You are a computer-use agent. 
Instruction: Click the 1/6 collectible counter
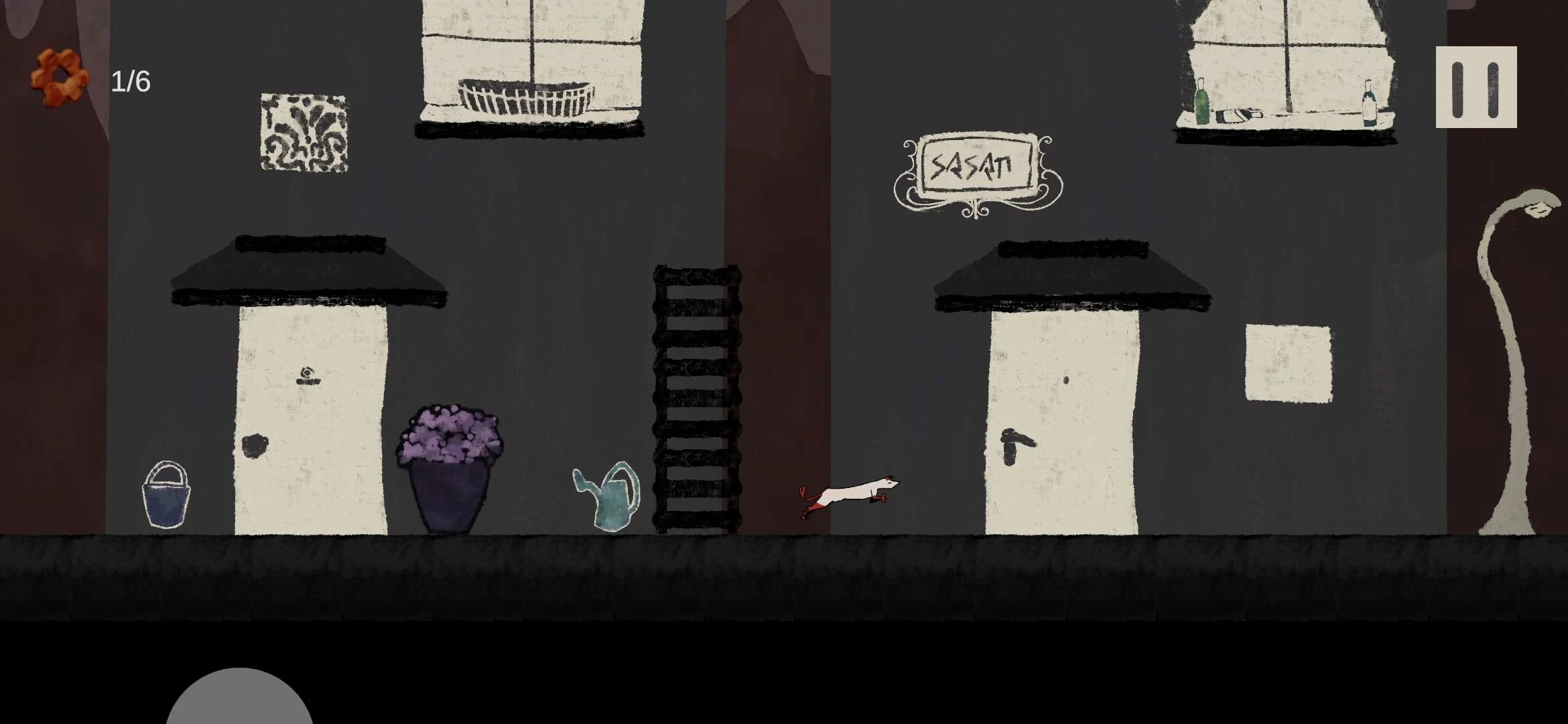tap(131, 80)
